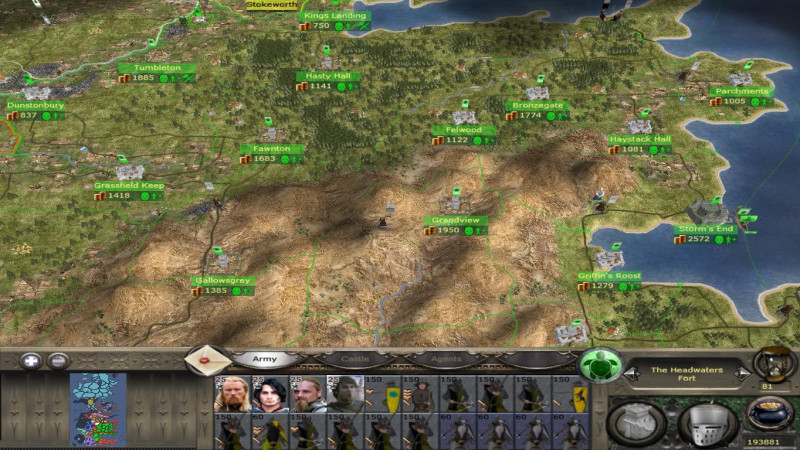Click the minimap zoom-out minus button
Viewport: 800px width, 450px height.
[58, 361]
